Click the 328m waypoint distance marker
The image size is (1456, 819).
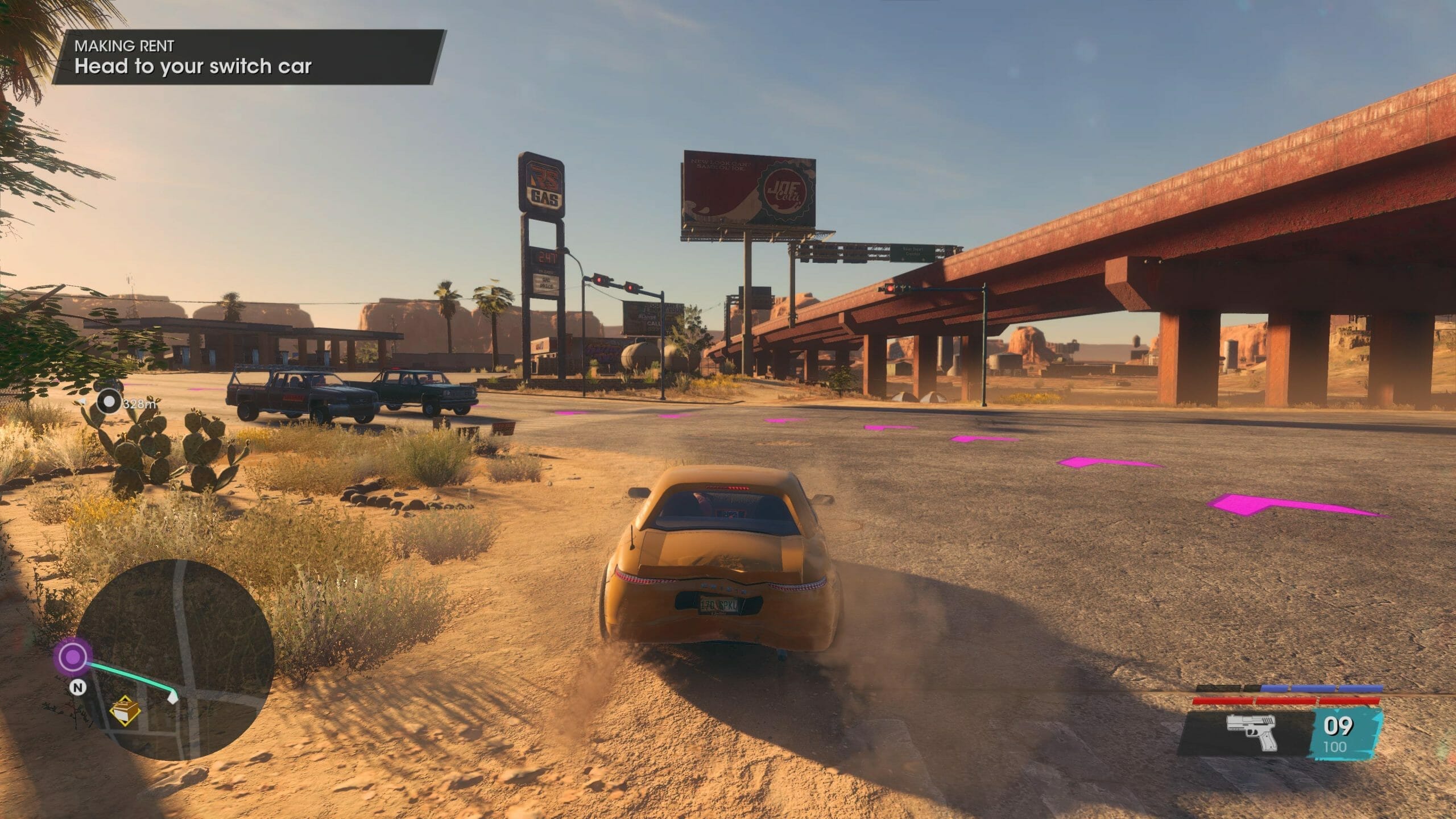pos(109,403)
